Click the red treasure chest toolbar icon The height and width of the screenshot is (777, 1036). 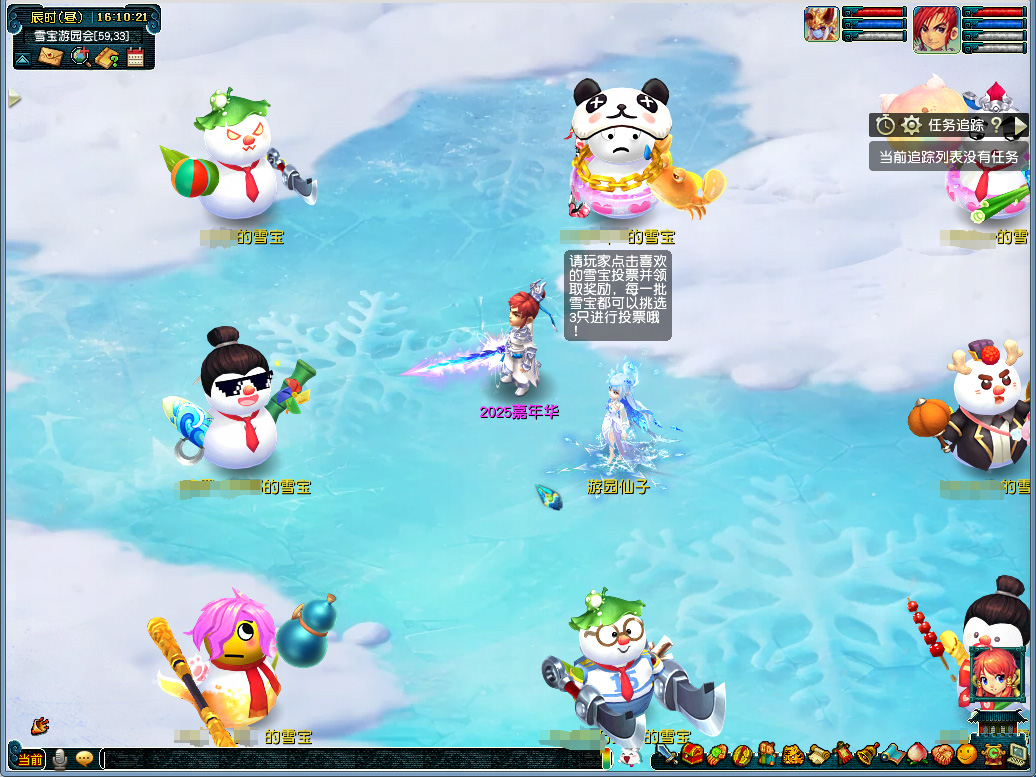pos(692,755)
